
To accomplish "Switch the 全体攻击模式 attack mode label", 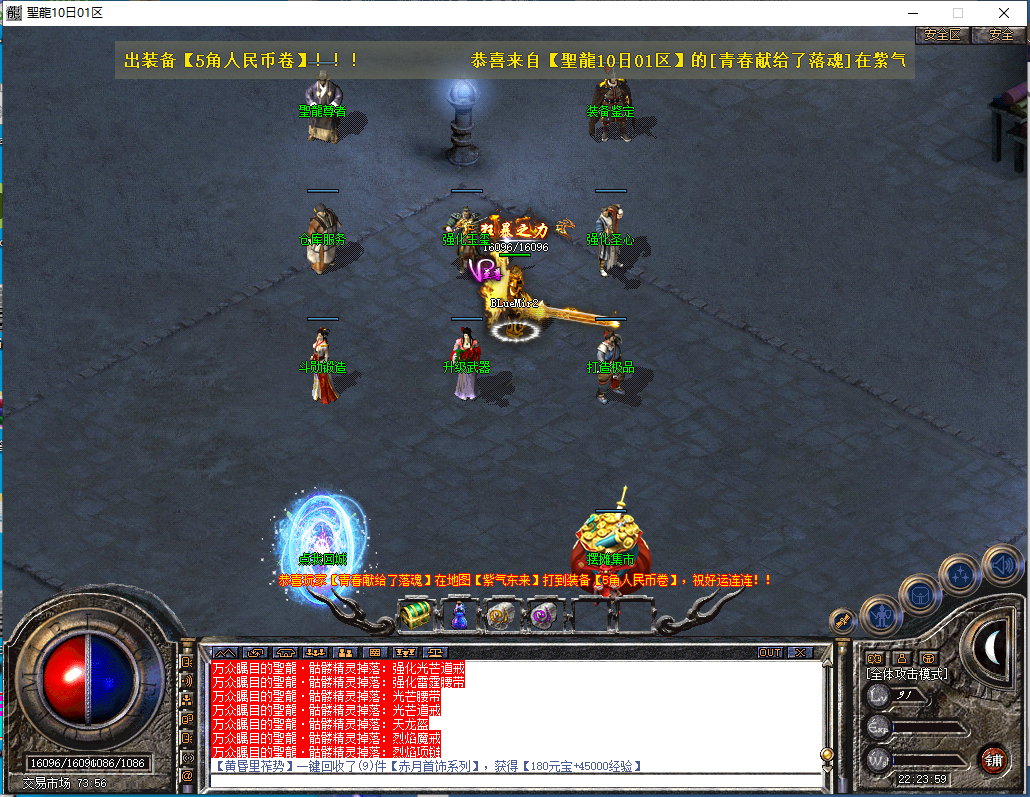I will pos(907,675).
